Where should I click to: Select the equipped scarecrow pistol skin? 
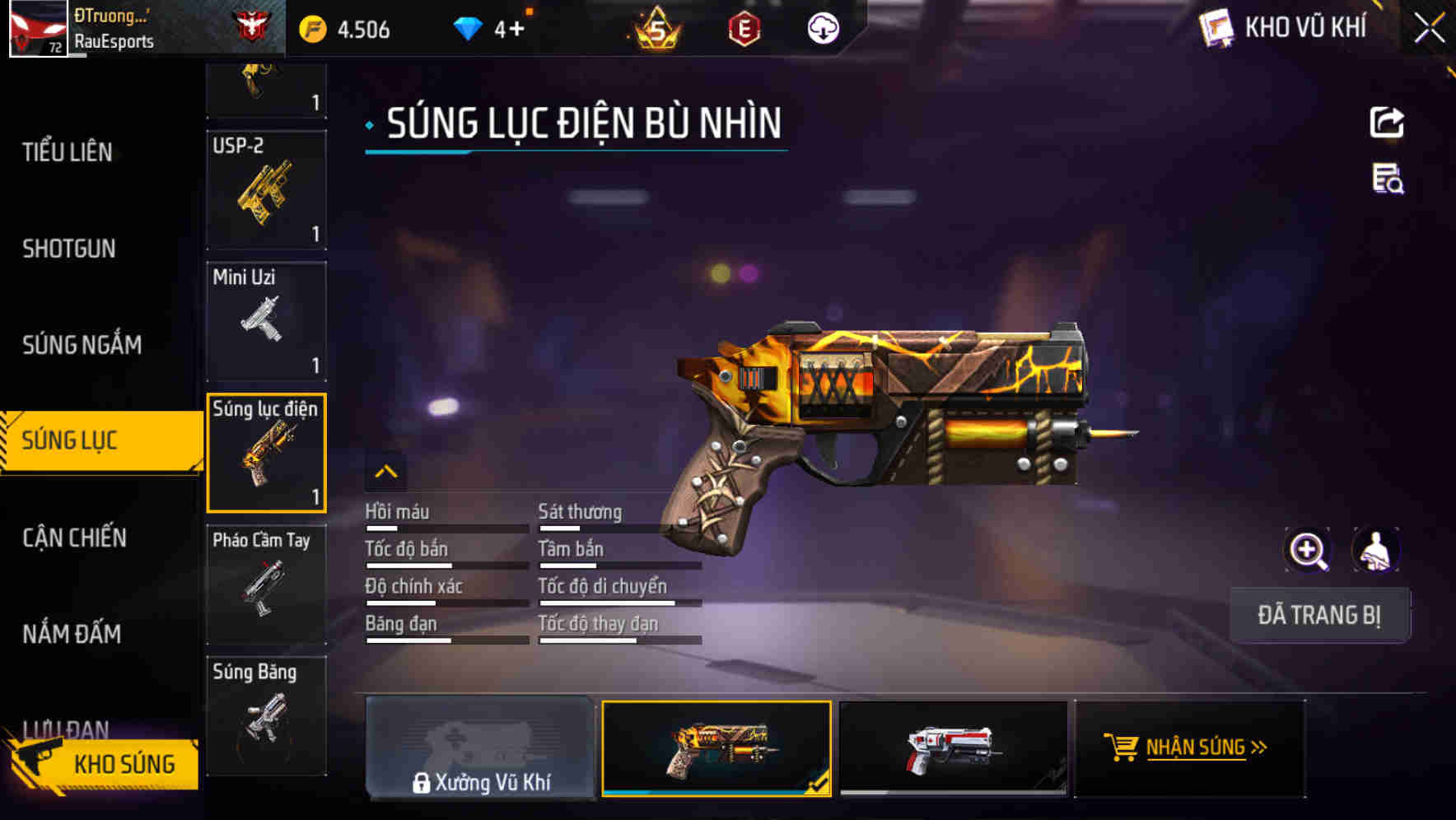point(716,748)
